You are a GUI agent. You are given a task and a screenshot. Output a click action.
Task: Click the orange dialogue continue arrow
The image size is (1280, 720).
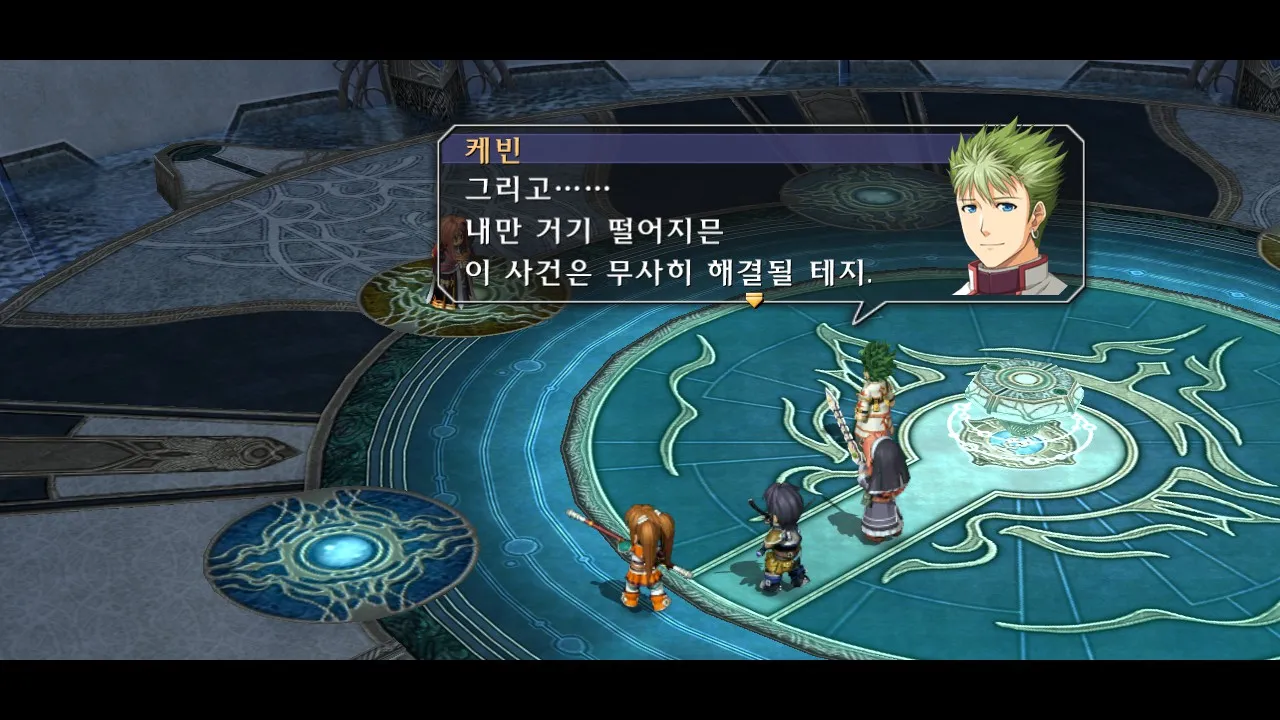tap(754, 299)
